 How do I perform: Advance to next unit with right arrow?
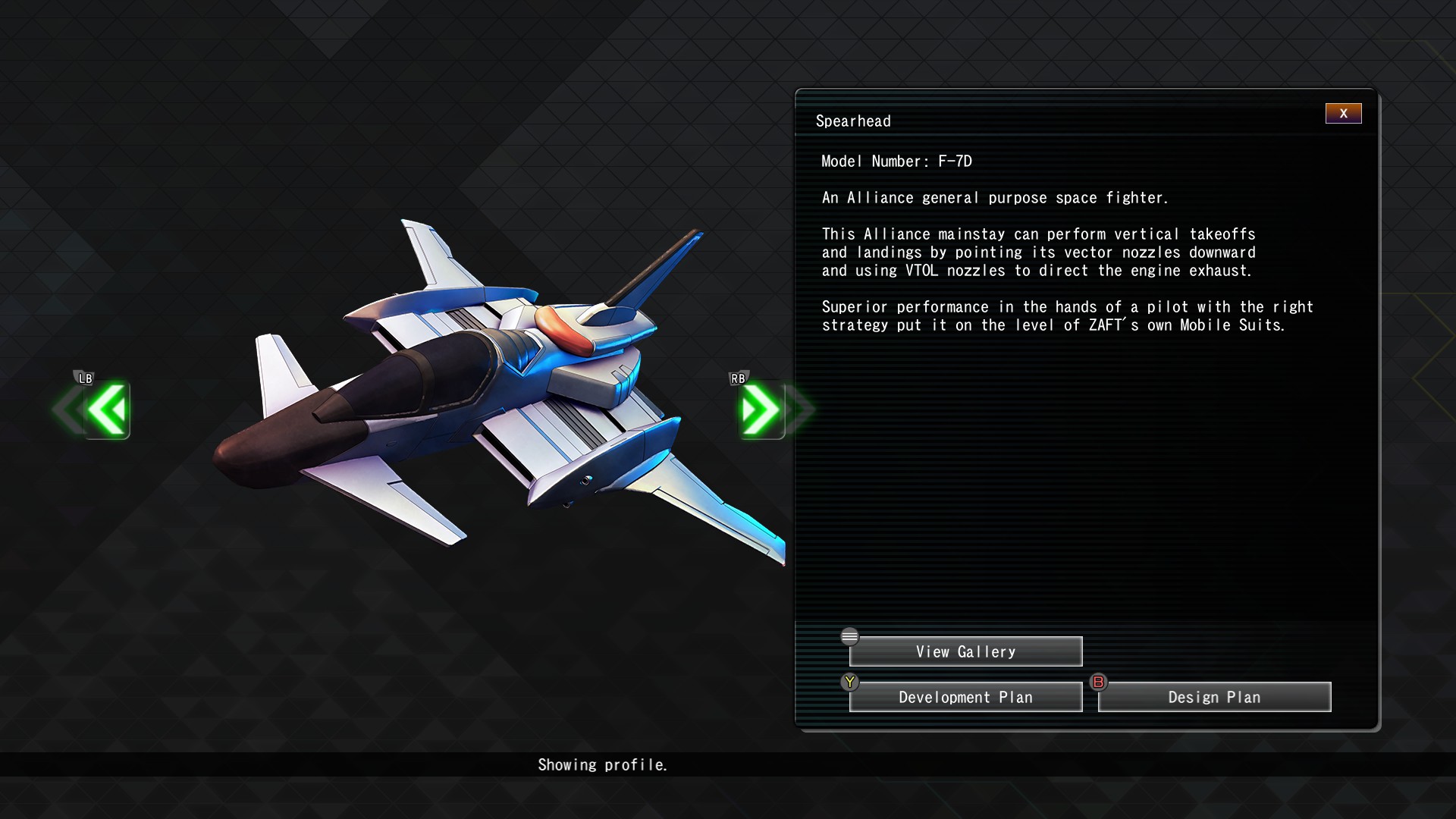tap(761, 409)
